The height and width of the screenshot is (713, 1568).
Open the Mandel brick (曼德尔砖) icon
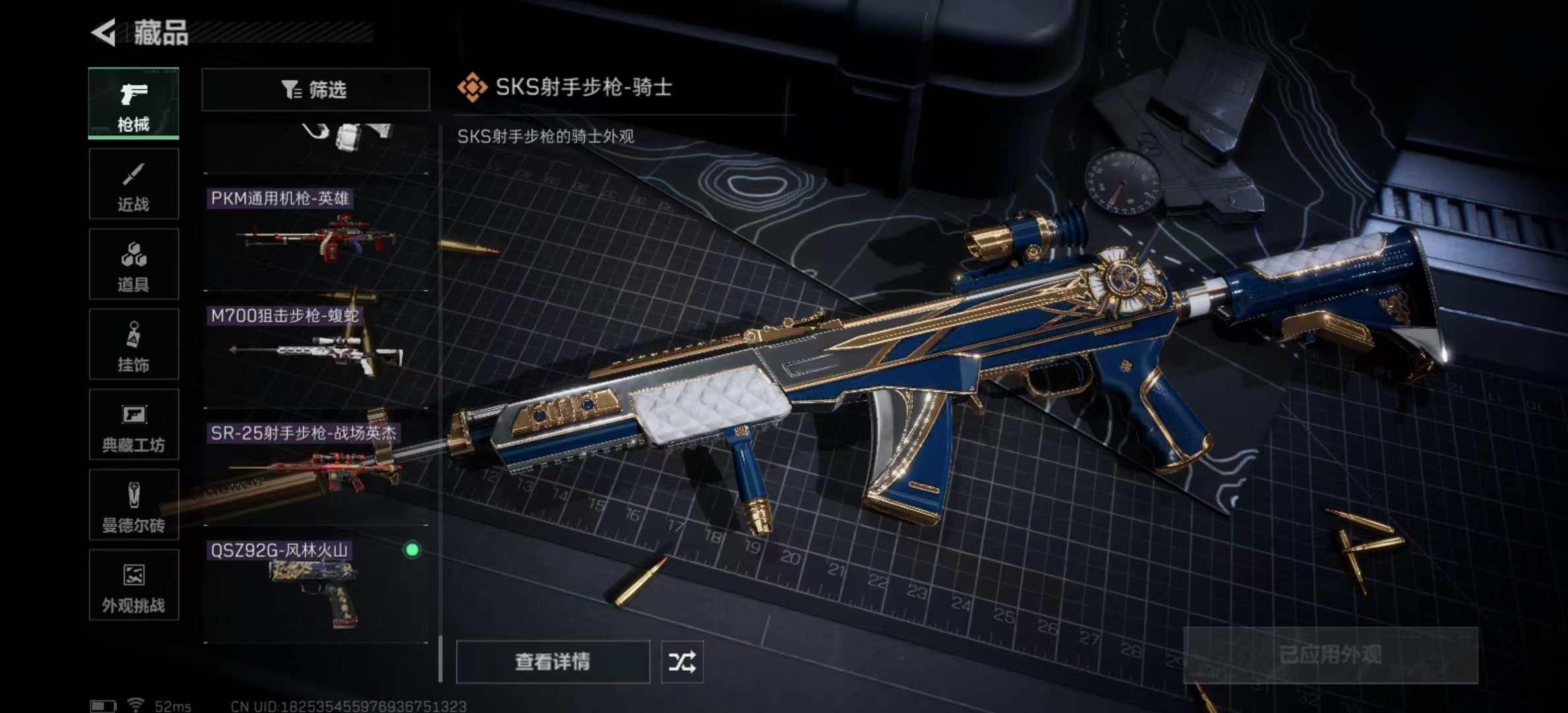tap(133, 505)
